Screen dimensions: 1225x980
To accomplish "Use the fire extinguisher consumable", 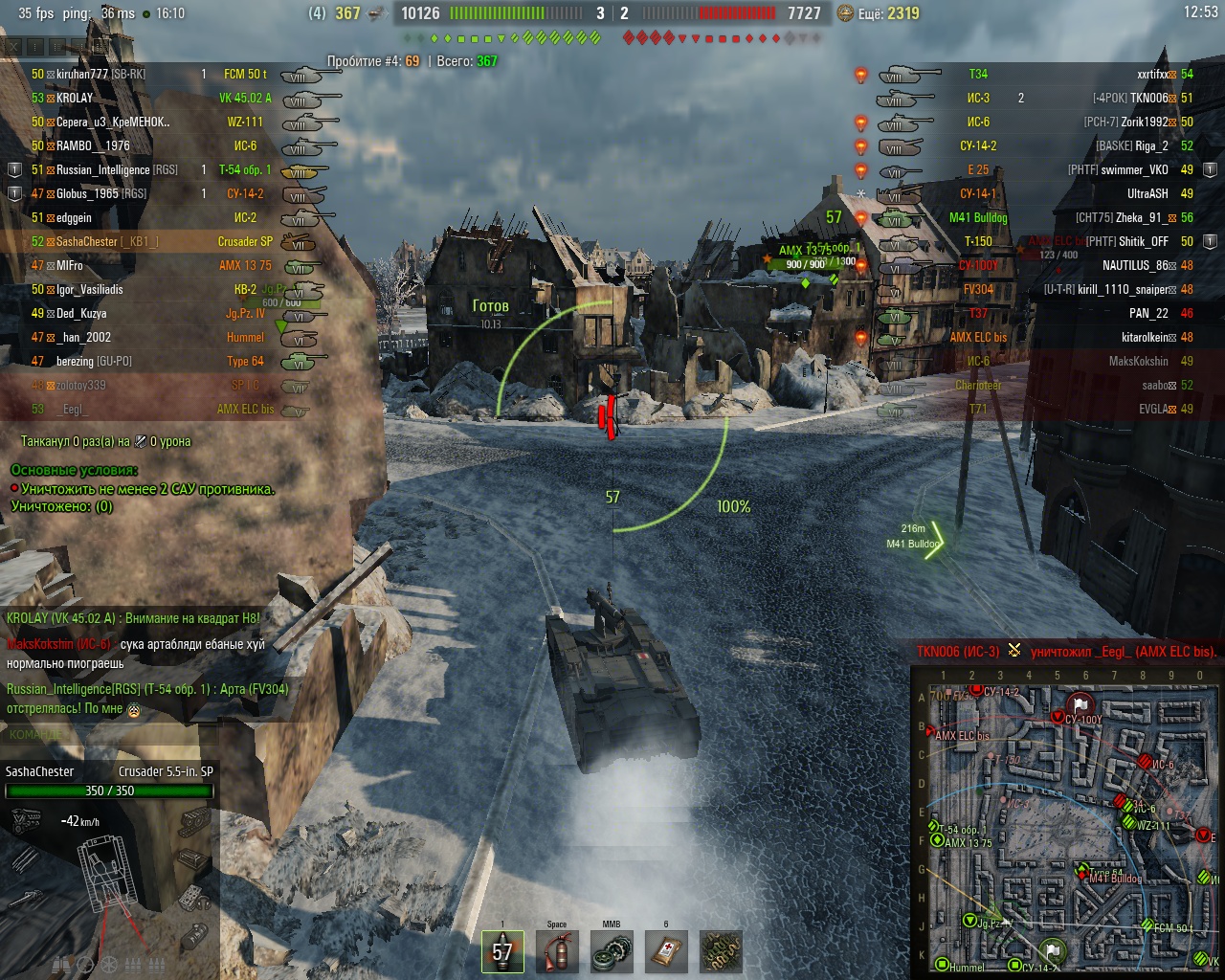I will point(557,951).
